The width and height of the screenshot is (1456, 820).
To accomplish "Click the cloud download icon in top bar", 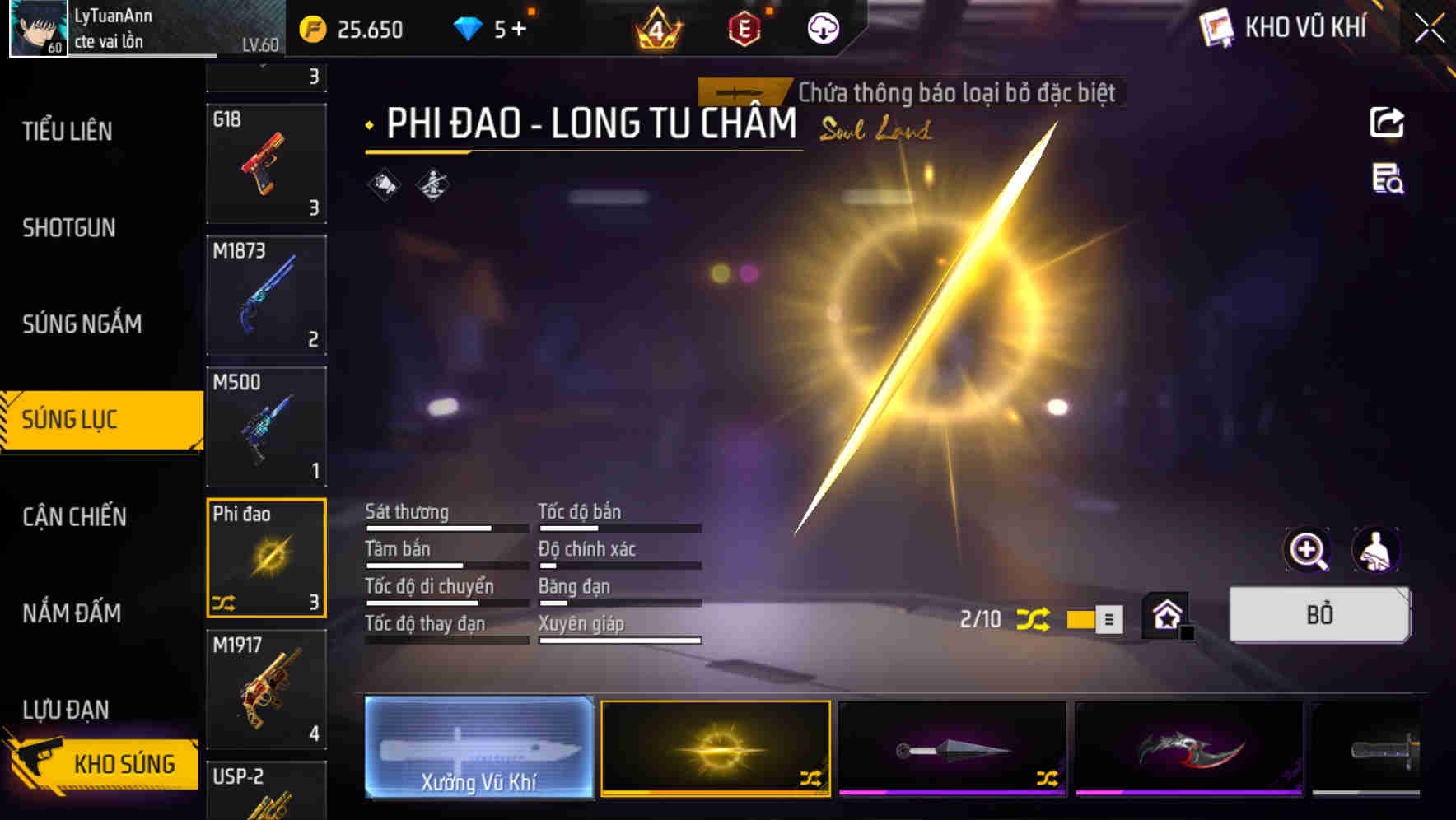I will click(x=823, y=29).
